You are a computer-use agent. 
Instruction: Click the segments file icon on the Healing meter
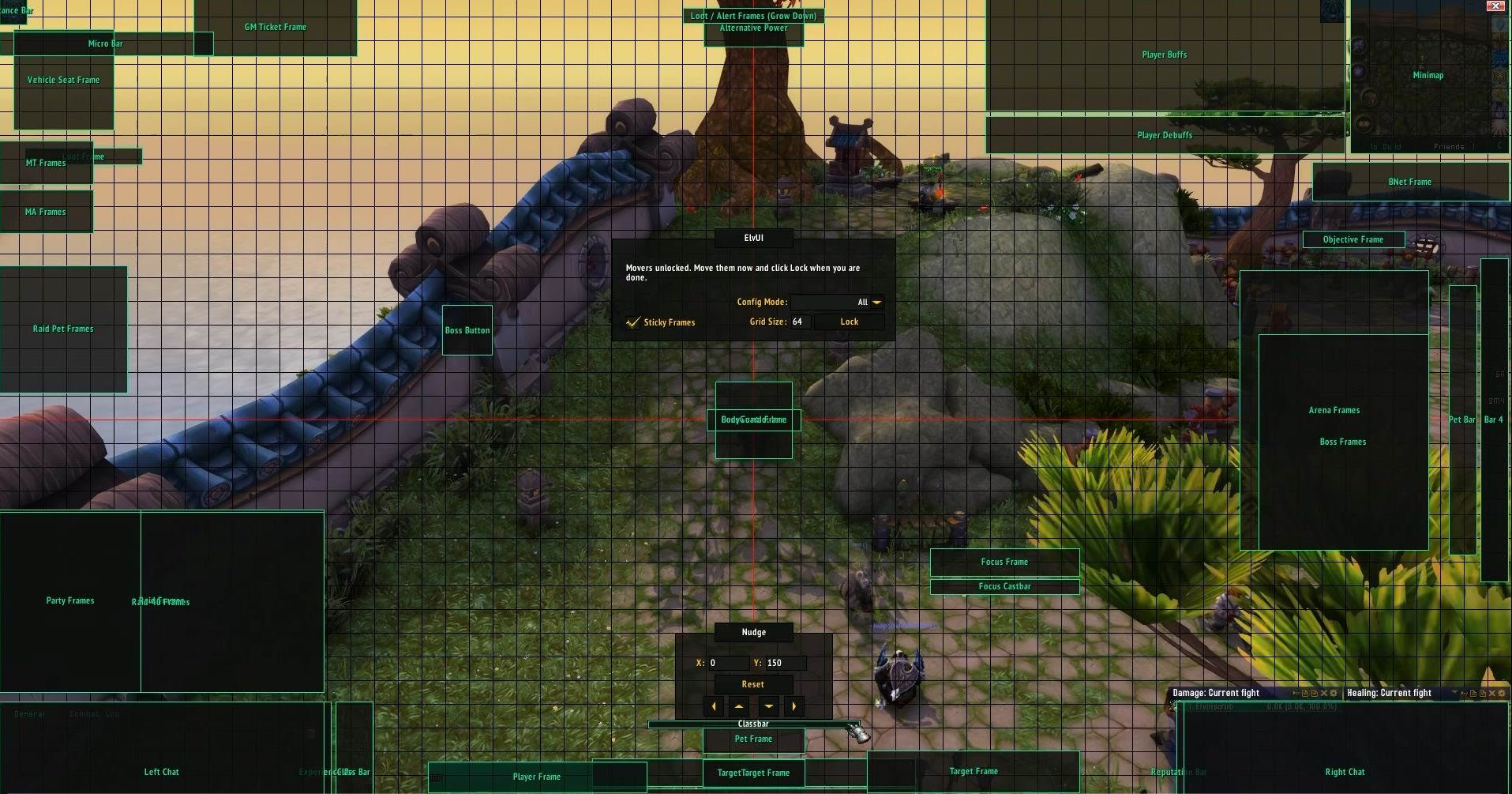click(x=1473, y=693)
